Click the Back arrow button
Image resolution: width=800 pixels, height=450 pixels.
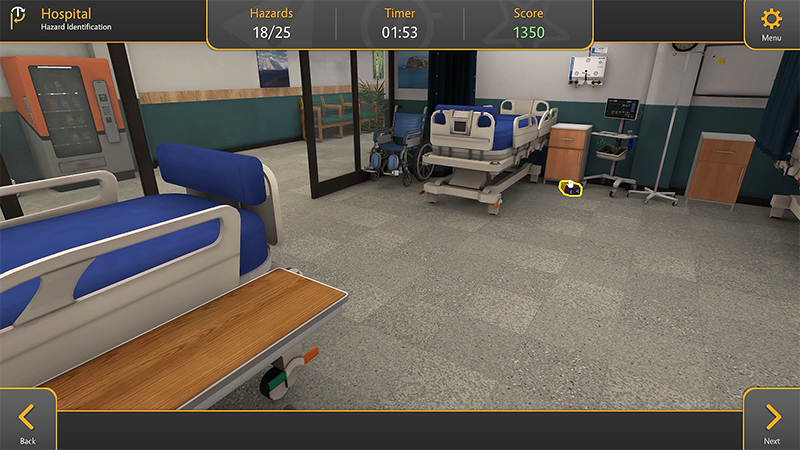pyautogui.click(x=27, y=420)
